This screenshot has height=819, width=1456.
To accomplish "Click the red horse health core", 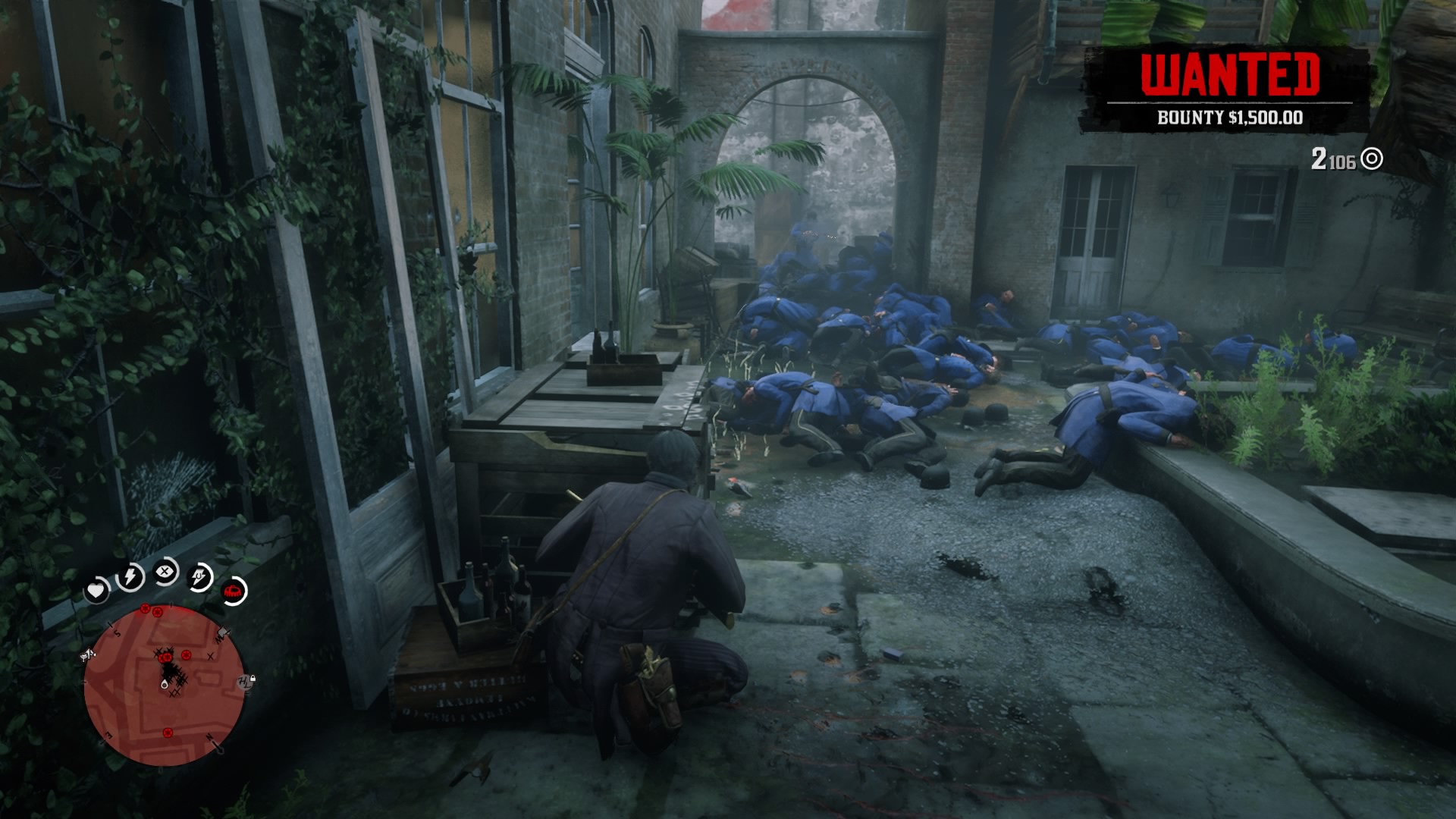I will (x=234, y=591).
